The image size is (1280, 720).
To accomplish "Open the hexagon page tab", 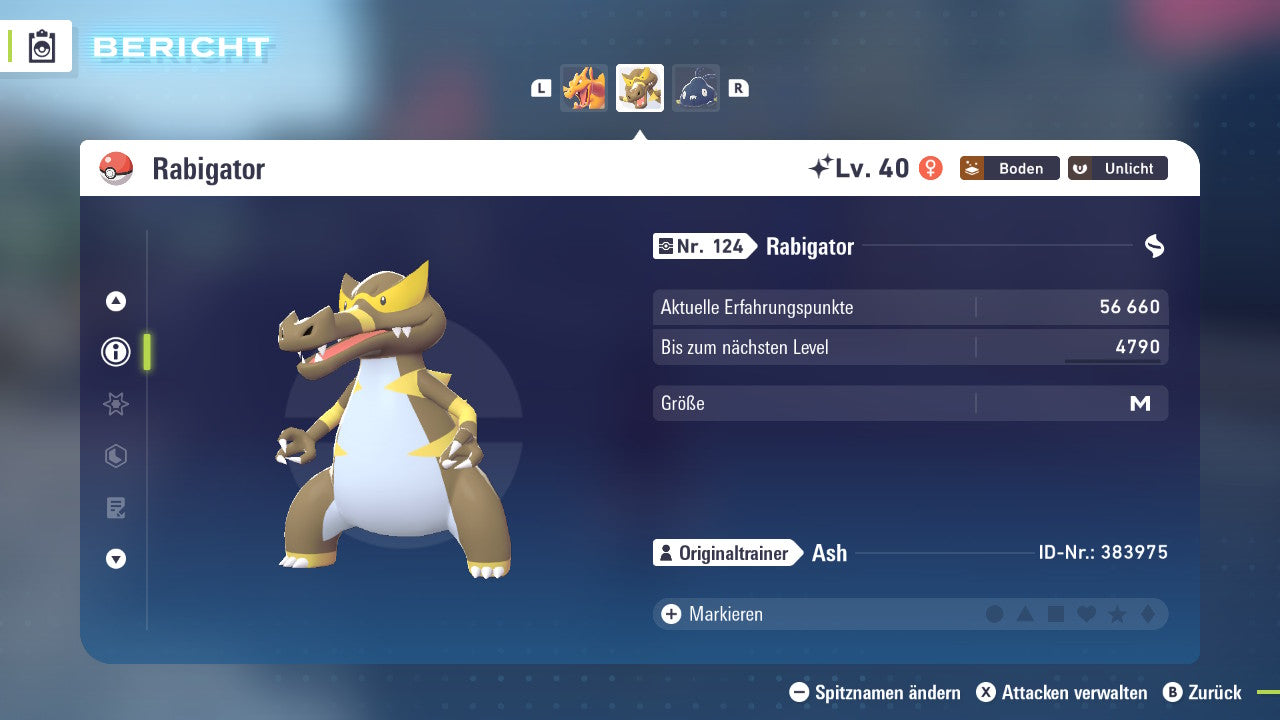I will pos(116,456).
